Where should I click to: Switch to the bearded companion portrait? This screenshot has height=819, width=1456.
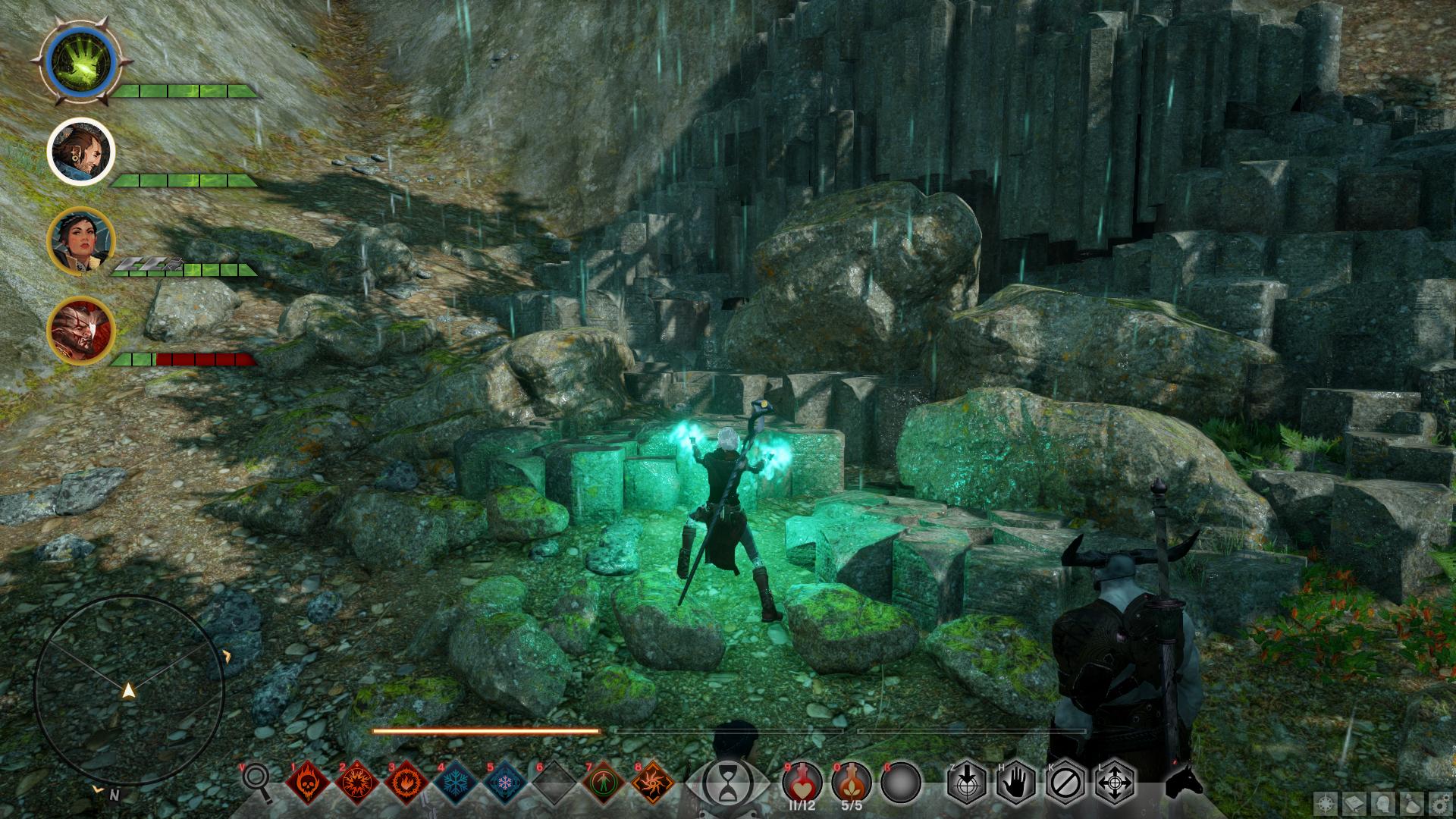click(x=80, y=152)
